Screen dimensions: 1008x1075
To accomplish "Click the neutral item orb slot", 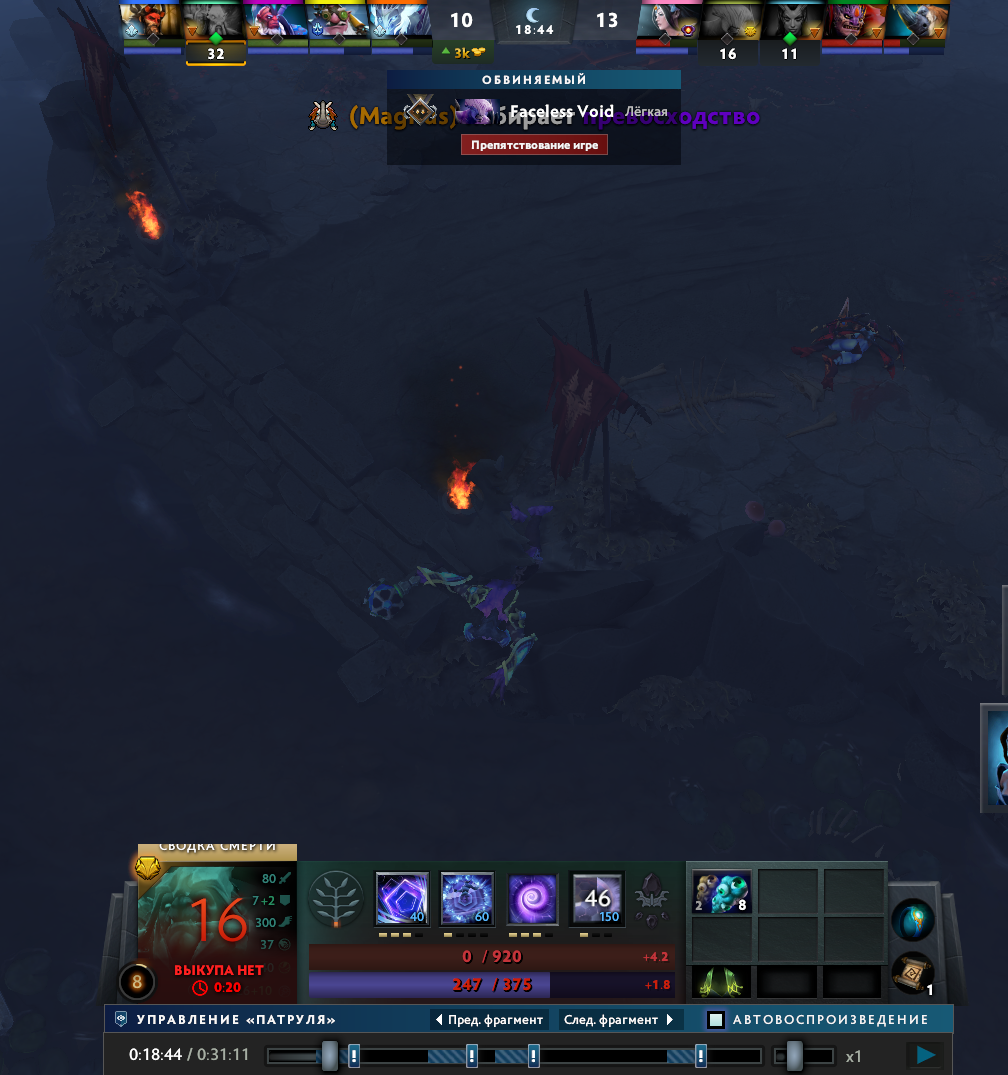I will (912, 919).
